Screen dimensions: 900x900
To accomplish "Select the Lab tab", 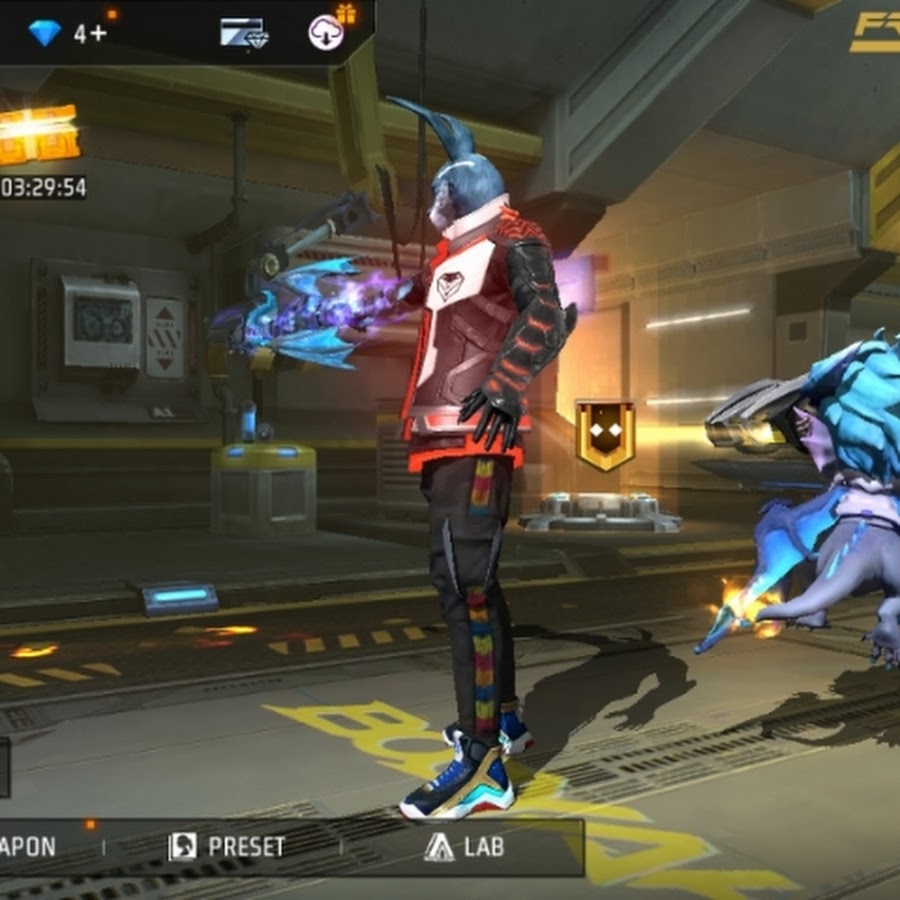I will pos(464,847).
